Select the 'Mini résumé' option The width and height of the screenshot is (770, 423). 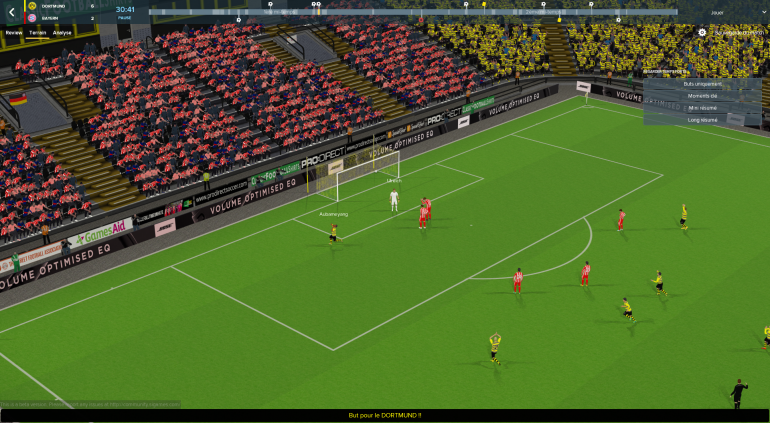tap(702, 108)
